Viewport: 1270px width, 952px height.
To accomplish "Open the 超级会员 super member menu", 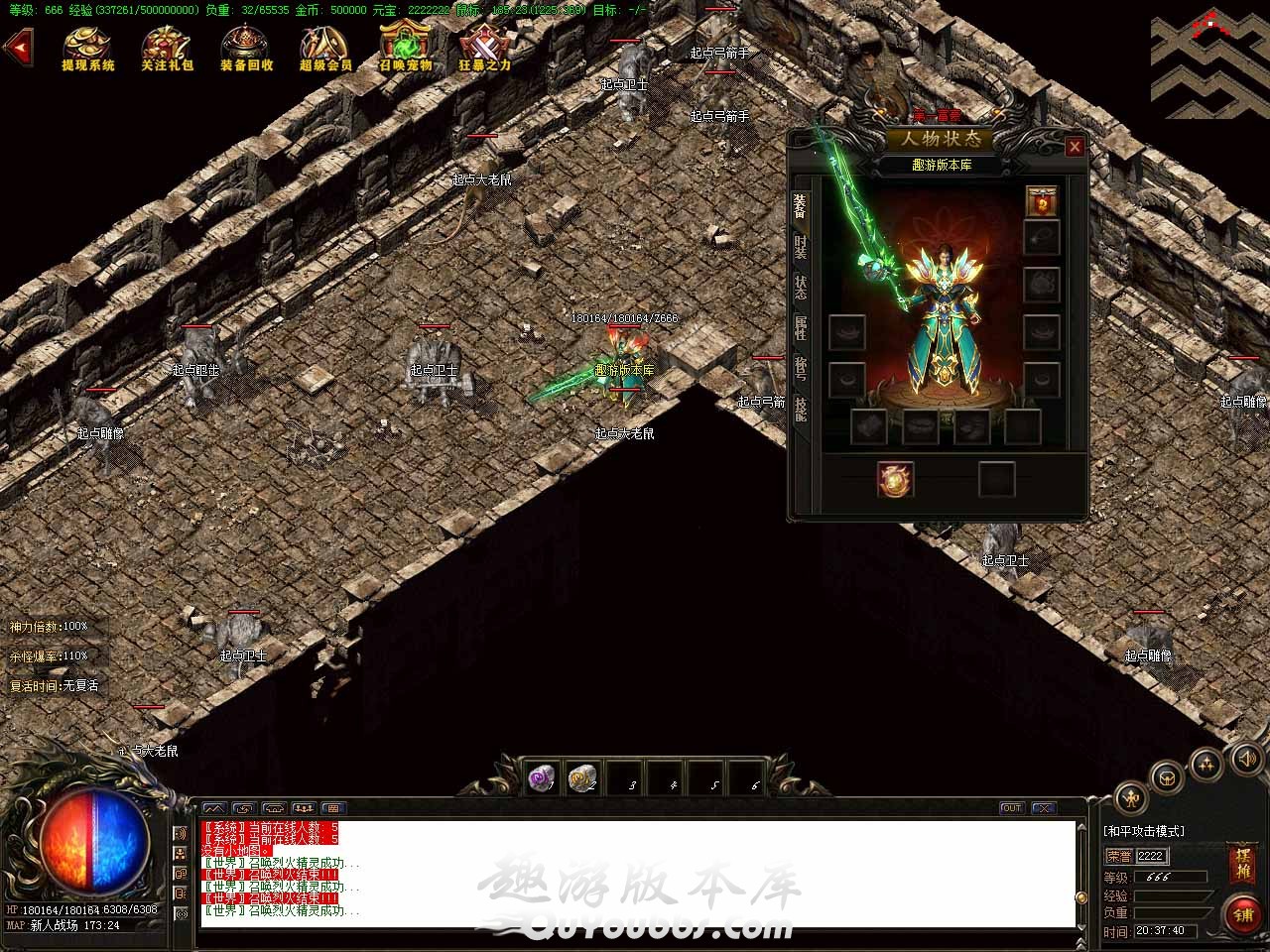I will 325,48.
